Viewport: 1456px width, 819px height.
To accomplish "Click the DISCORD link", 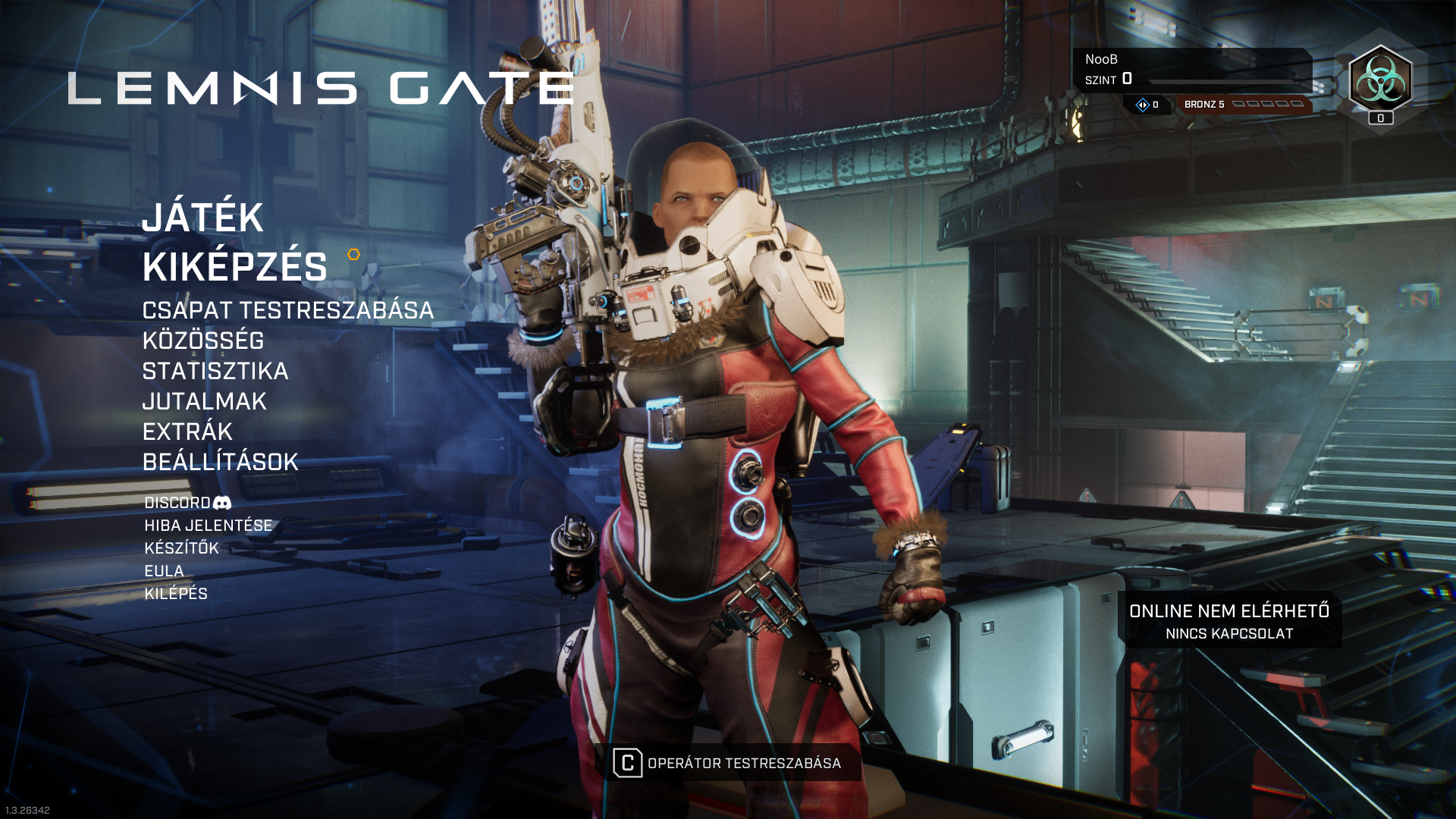I will tap(187, 504).
